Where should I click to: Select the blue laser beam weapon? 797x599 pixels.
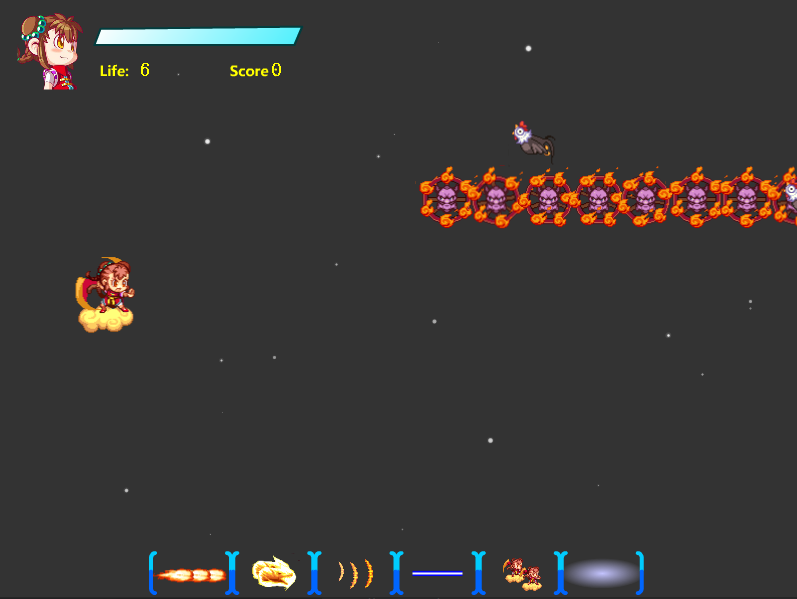[437, 573]
